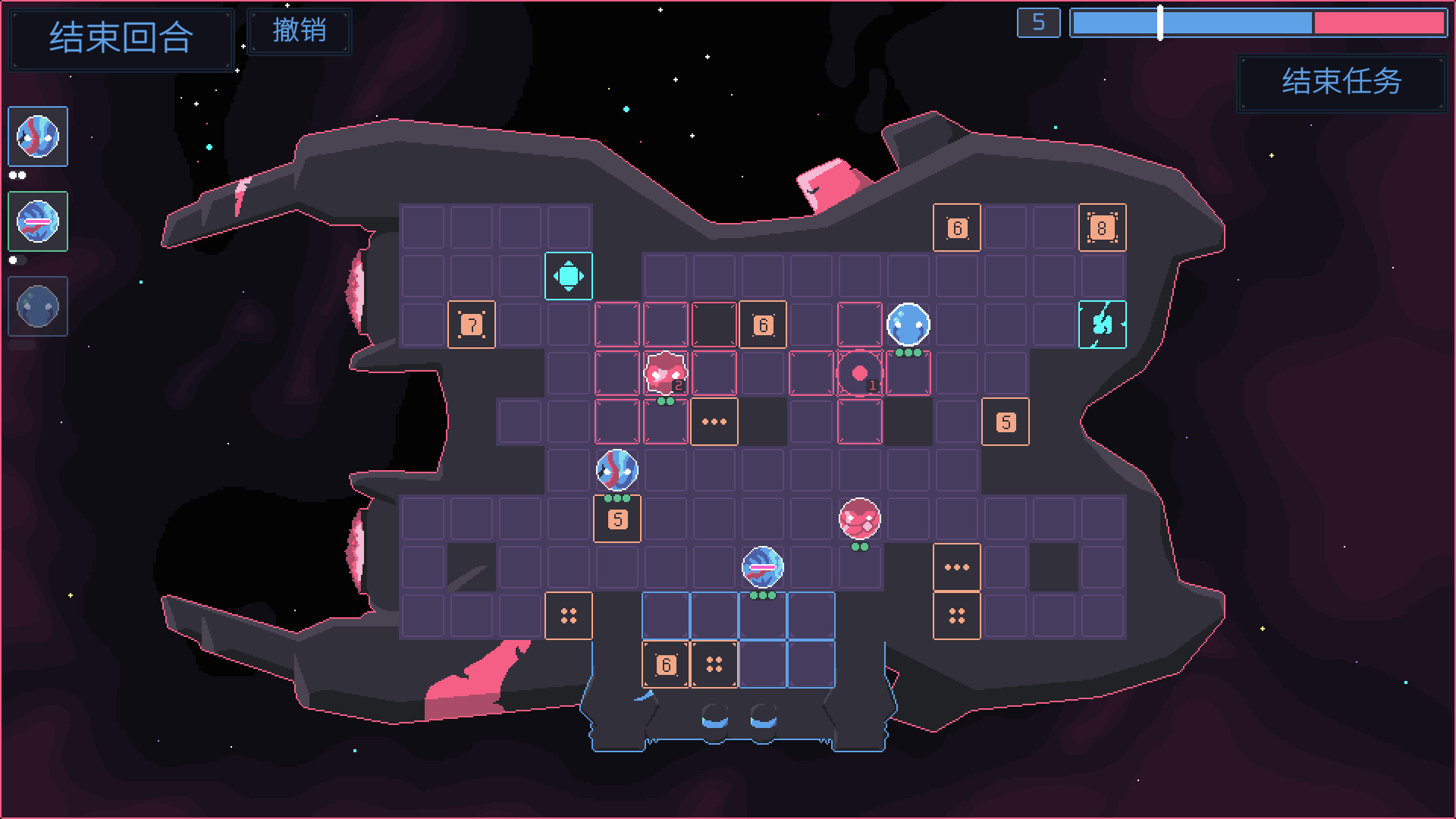Click the three-dot orange tile near center
Viewport: 1456px width, 819px height.
714,422
